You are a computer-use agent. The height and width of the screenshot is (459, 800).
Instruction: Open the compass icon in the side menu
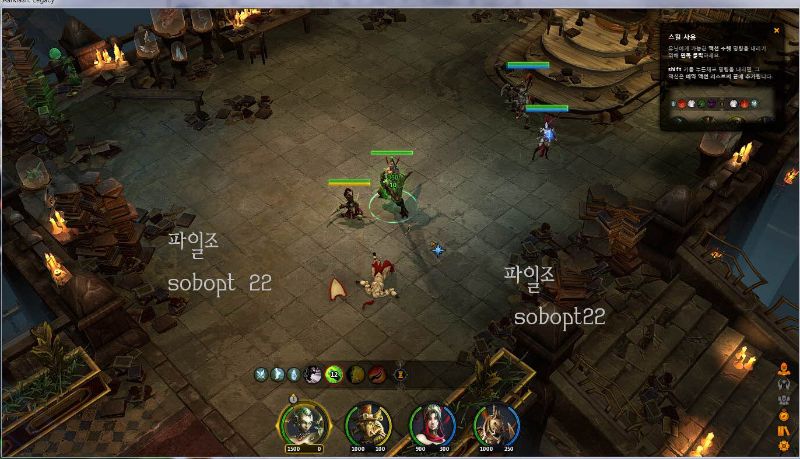pos(784,415)
